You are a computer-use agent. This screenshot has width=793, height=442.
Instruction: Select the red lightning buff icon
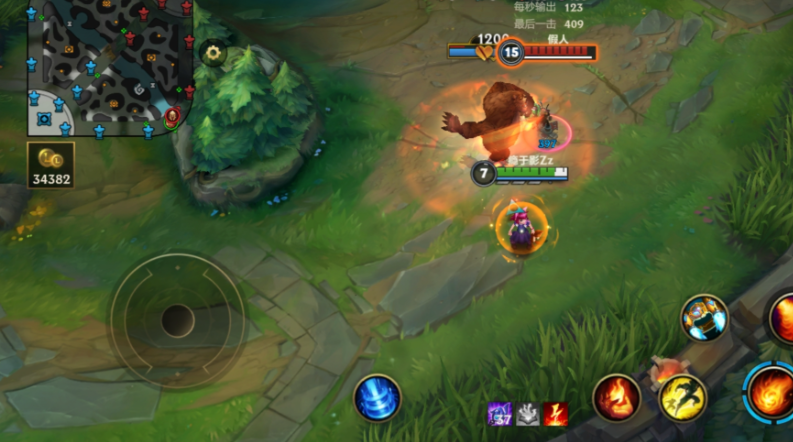click(555, 414)
